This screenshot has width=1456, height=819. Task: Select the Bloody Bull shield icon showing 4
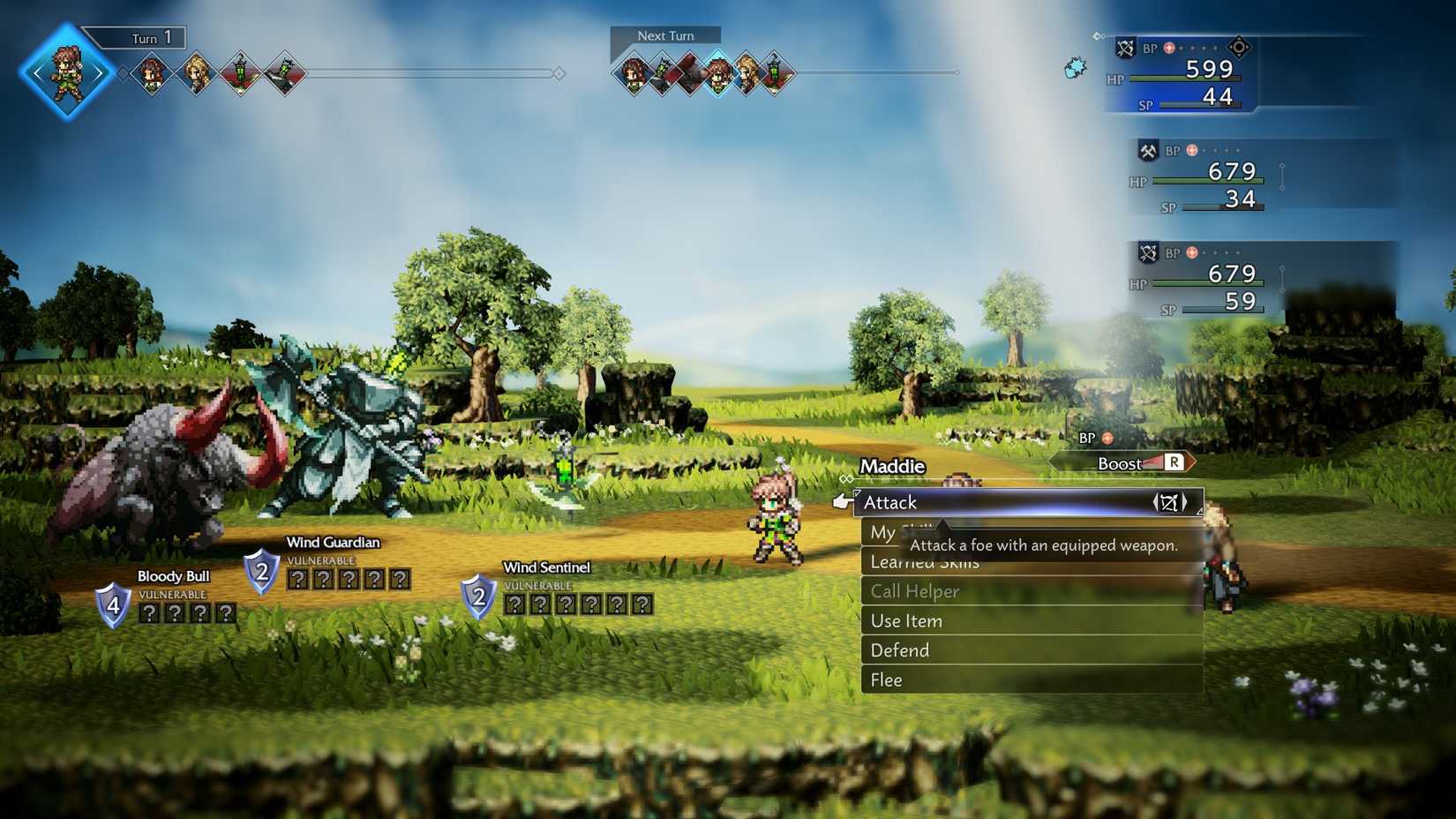(113, 605)
